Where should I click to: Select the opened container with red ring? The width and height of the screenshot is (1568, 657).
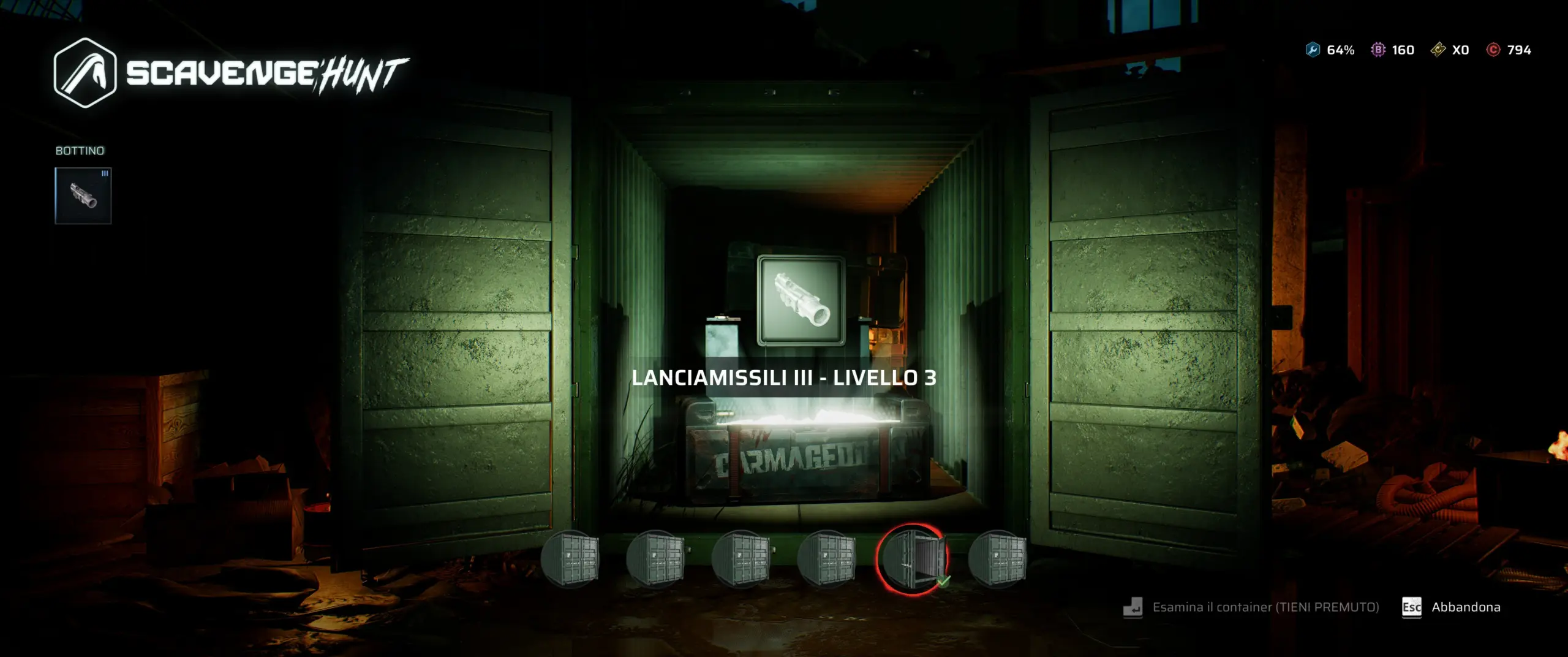[913, 559]
